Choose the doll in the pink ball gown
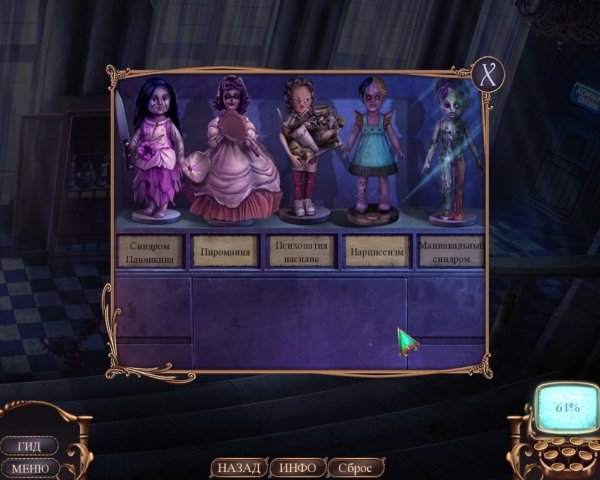 (x=227, y=152)
